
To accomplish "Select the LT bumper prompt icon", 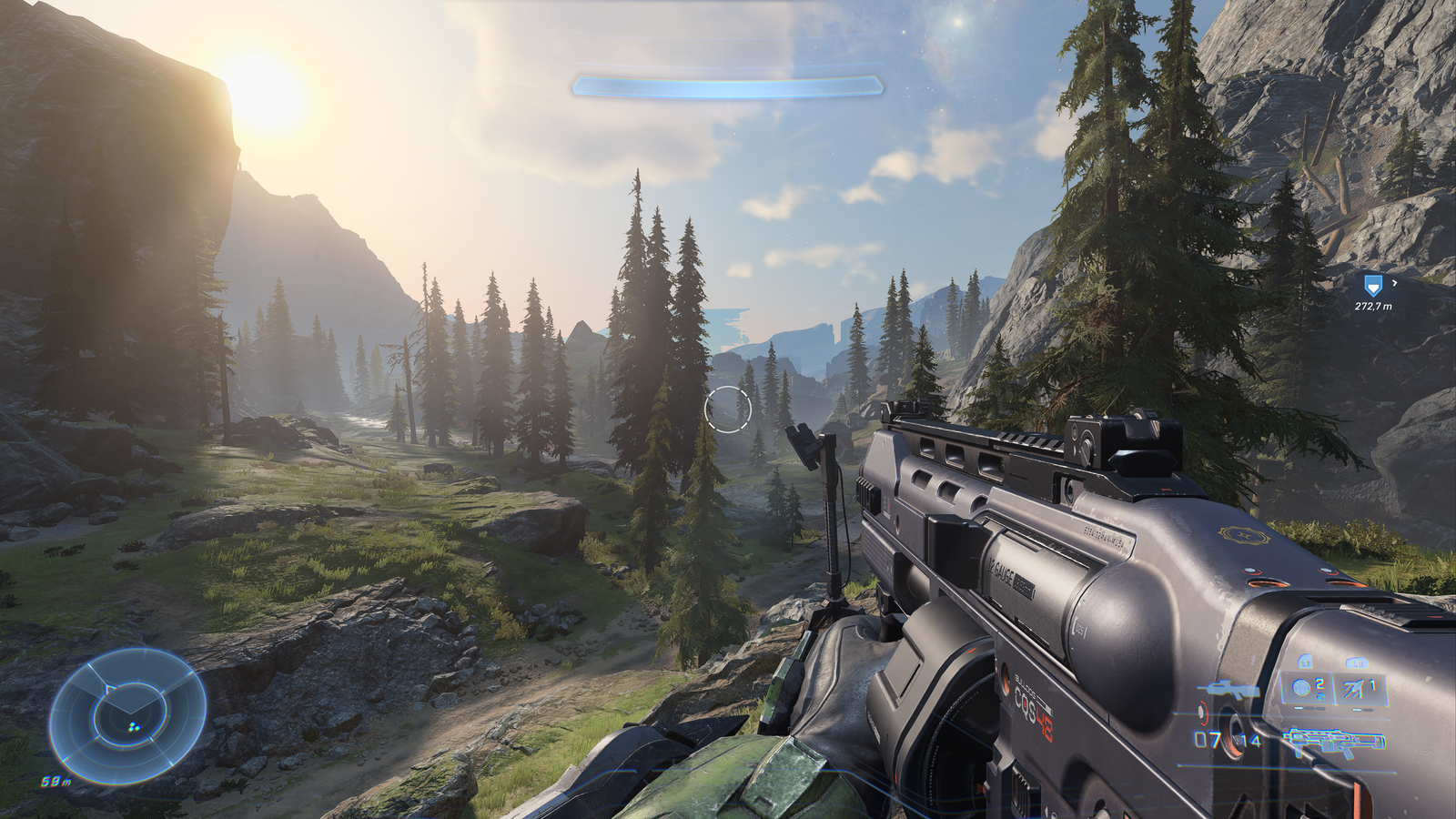I will (1306, 662).
